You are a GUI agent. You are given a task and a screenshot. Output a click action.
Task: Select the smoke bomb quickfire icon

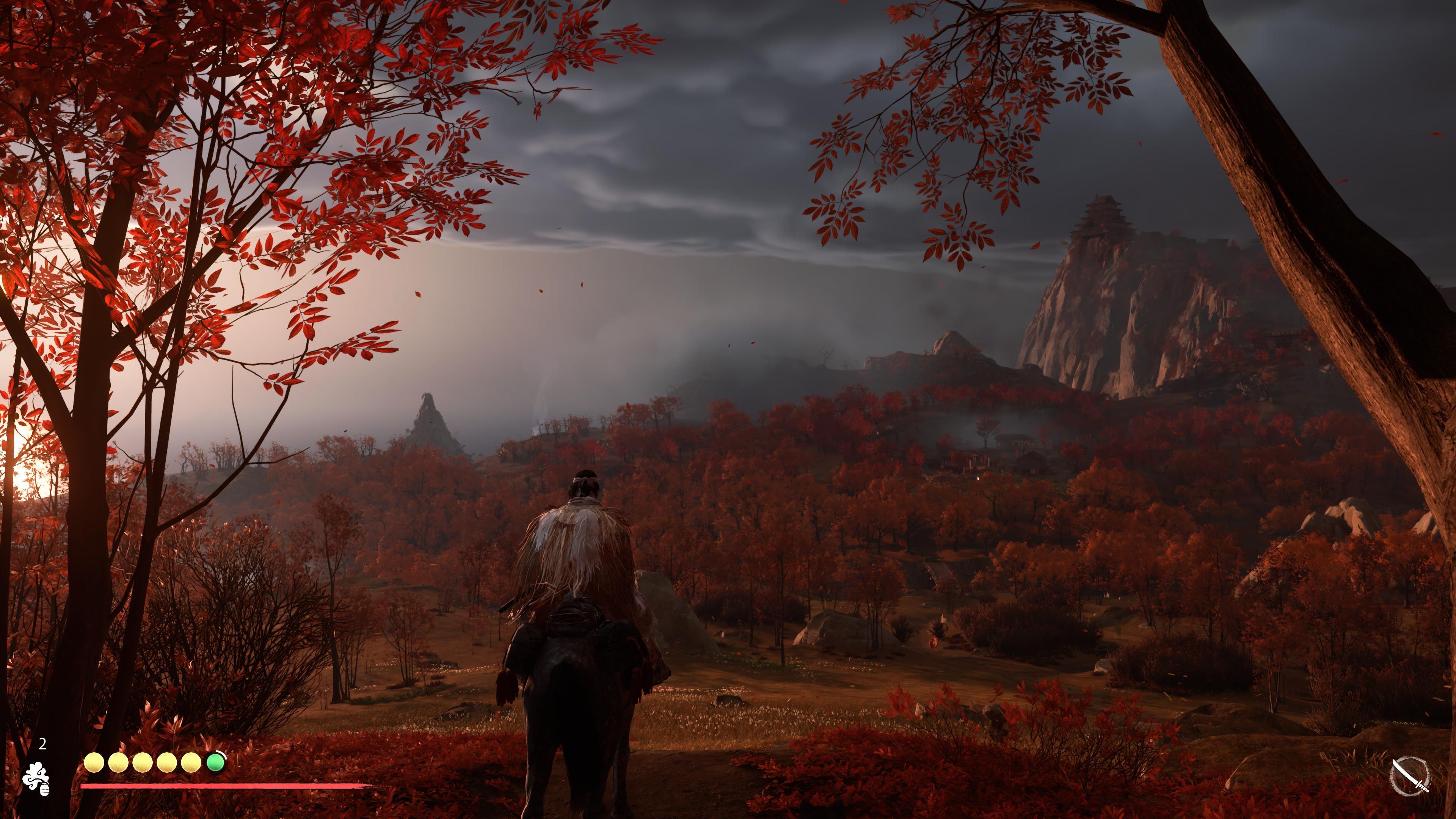click(x=36, y=780)
